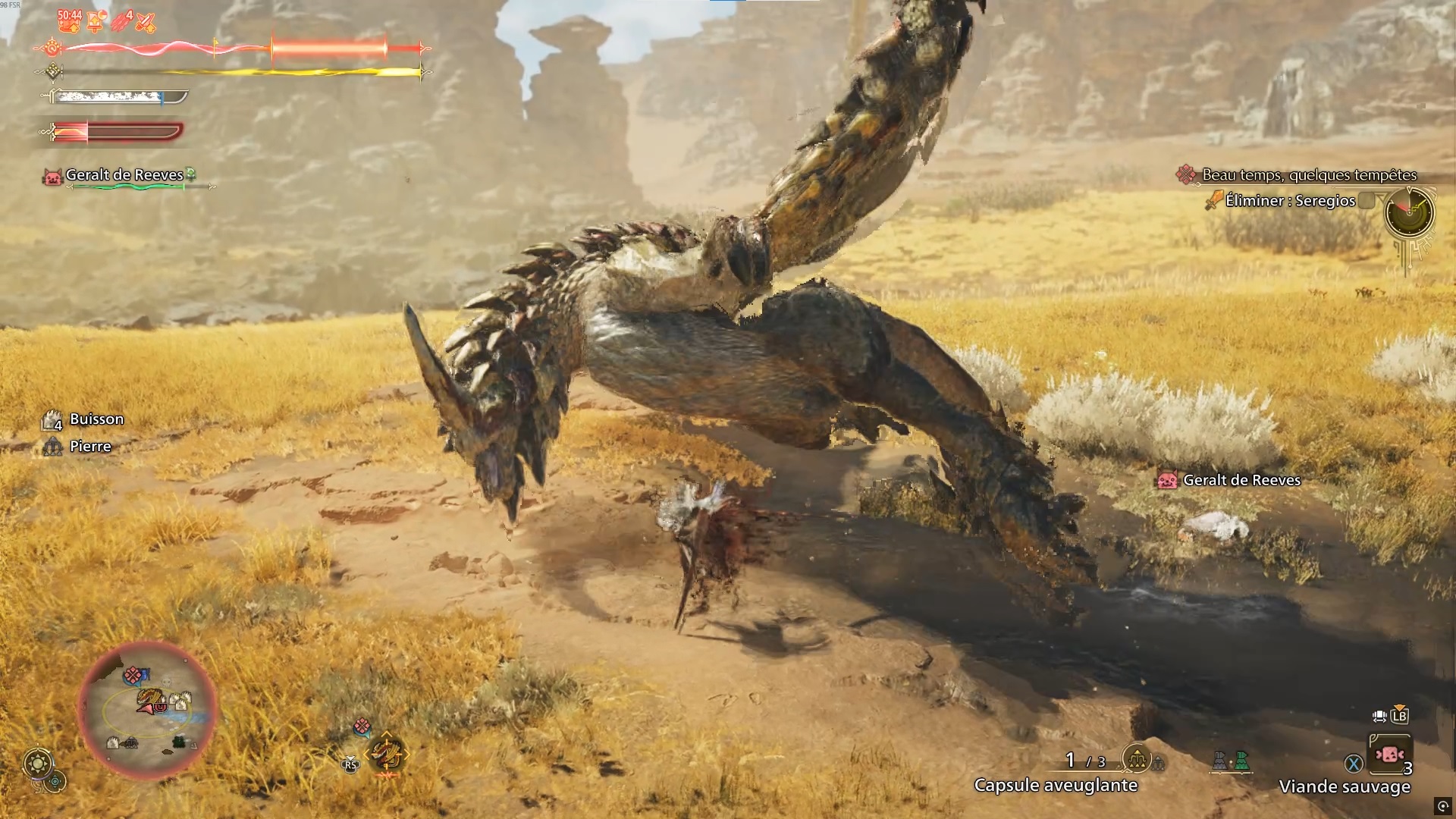This screenshot has width=1456, height=819.
Task: Click the skull marker inside the minimap
Action: (x=166, y=681)
